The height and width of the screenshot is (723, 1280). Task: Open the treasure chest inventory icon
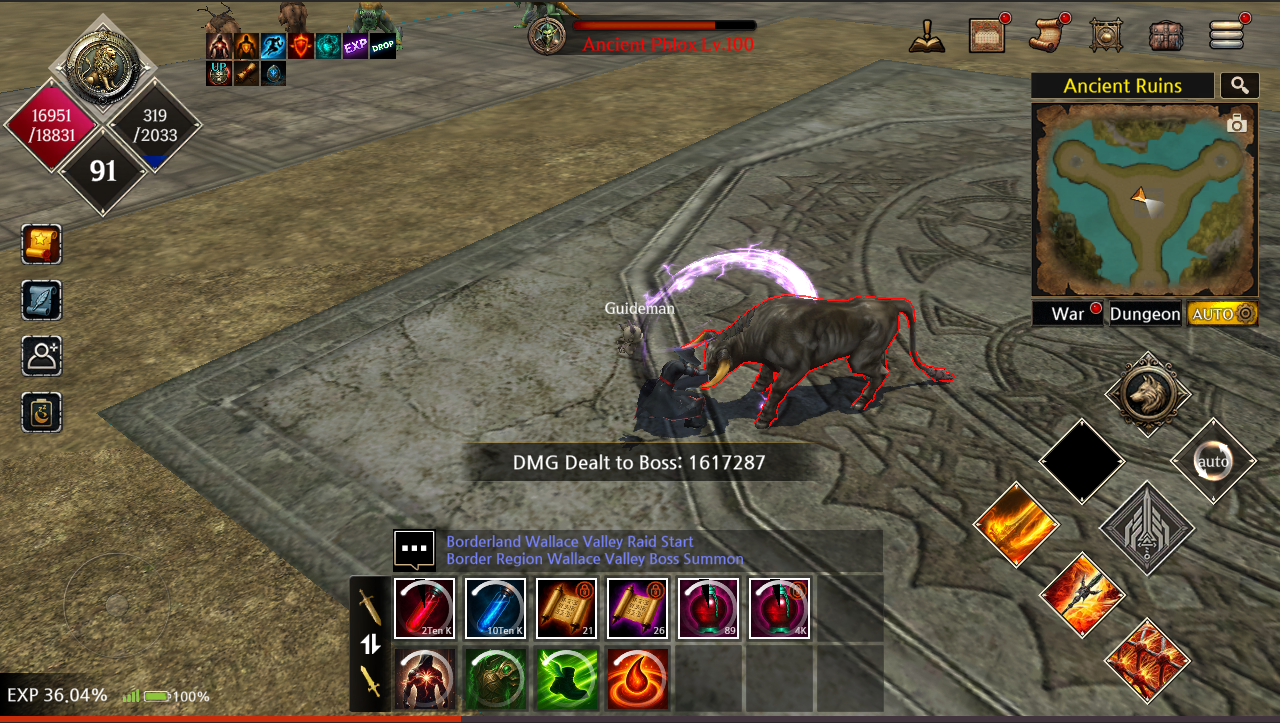(1166, 35)
